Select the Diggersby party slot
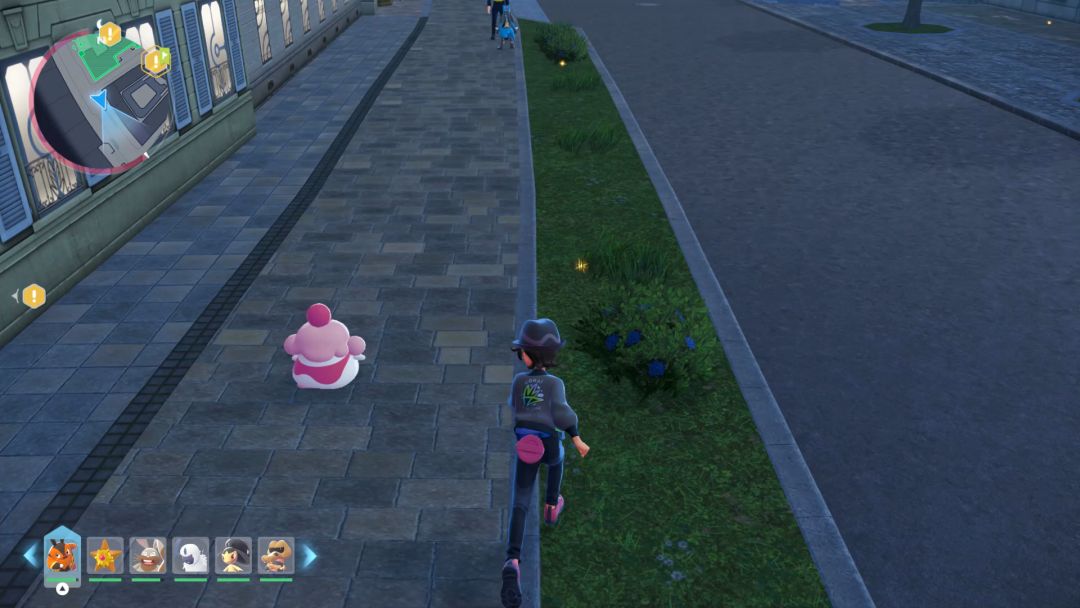Viewport: 1080px width, 608px height. point(147,555)
